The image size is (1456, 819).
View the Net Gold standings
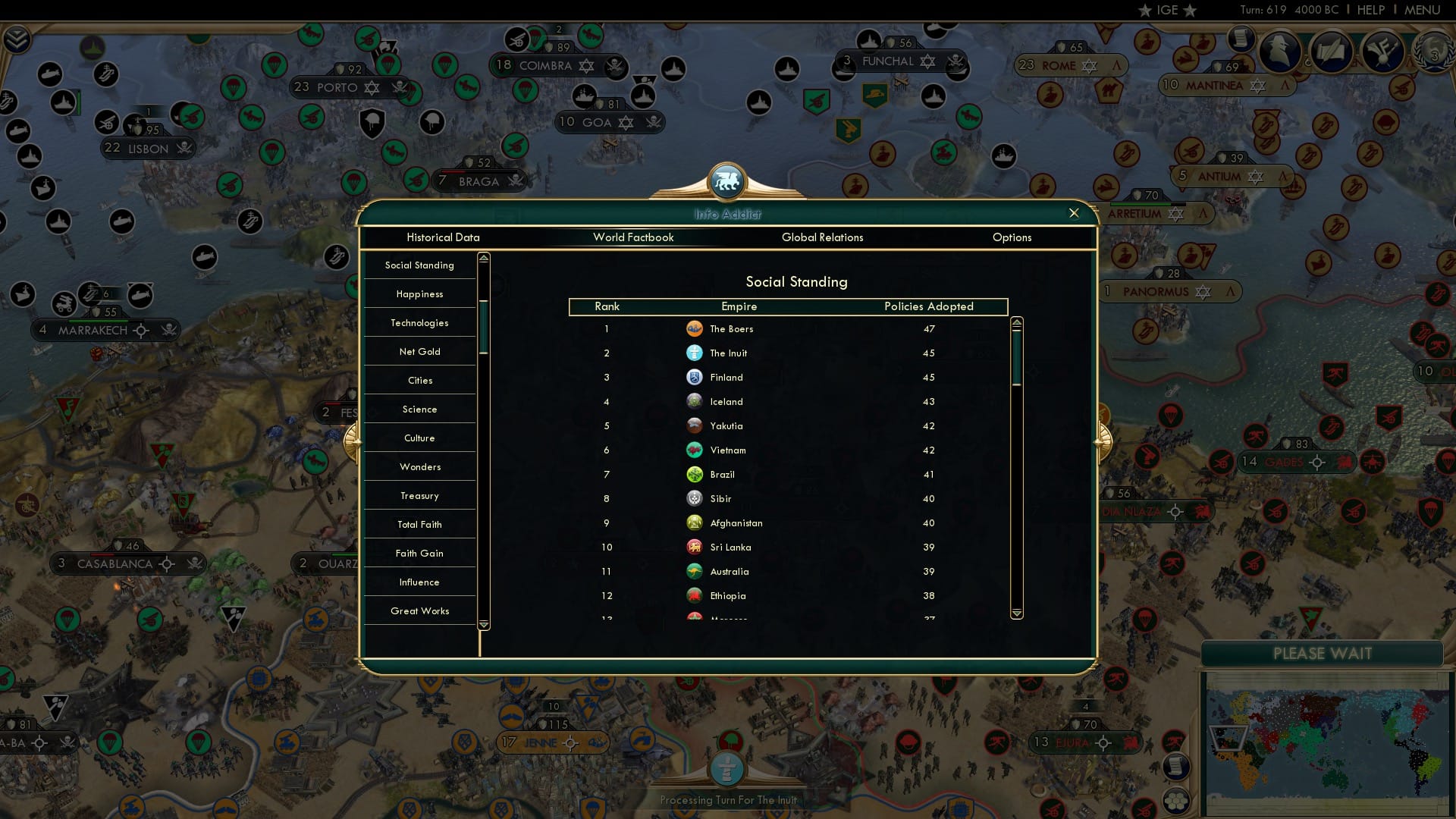[x=419, y=351]
